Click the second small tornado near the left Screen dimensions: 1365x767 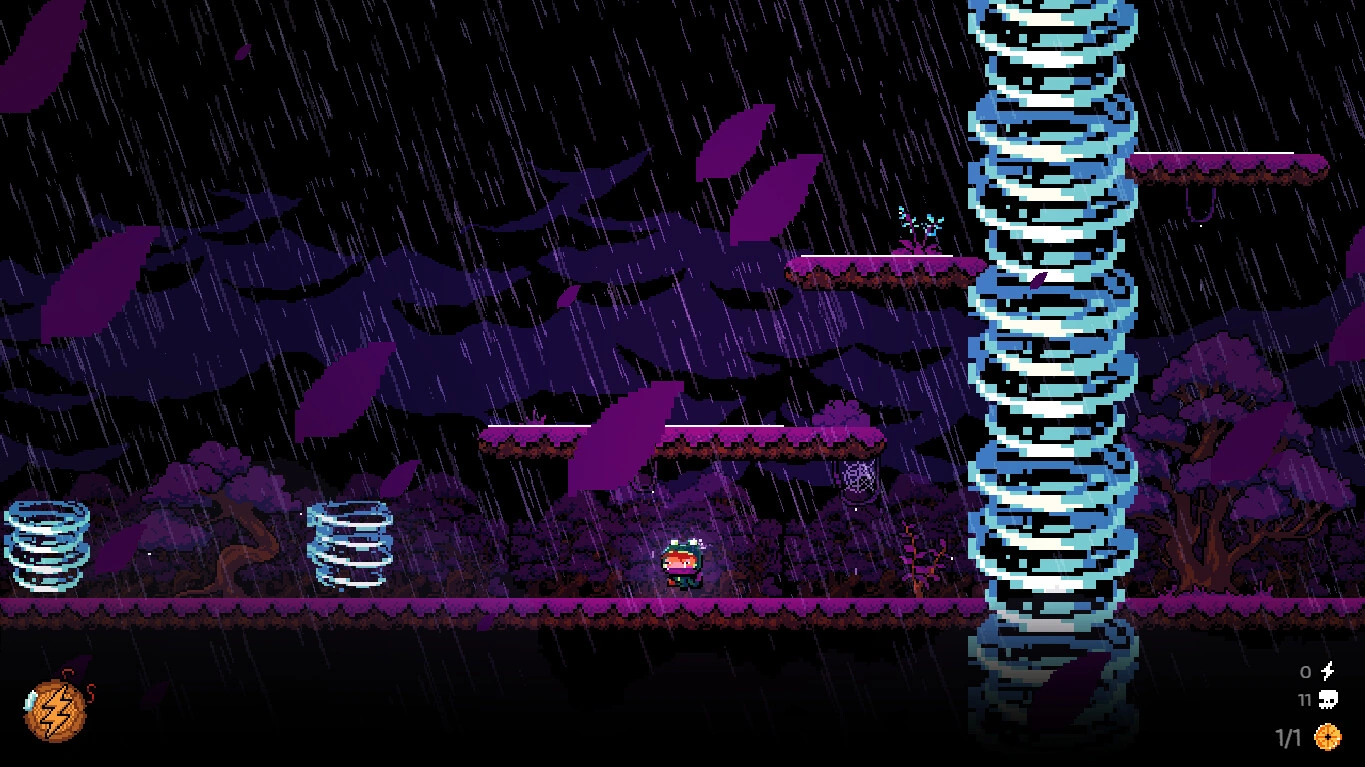coord(349,548)
